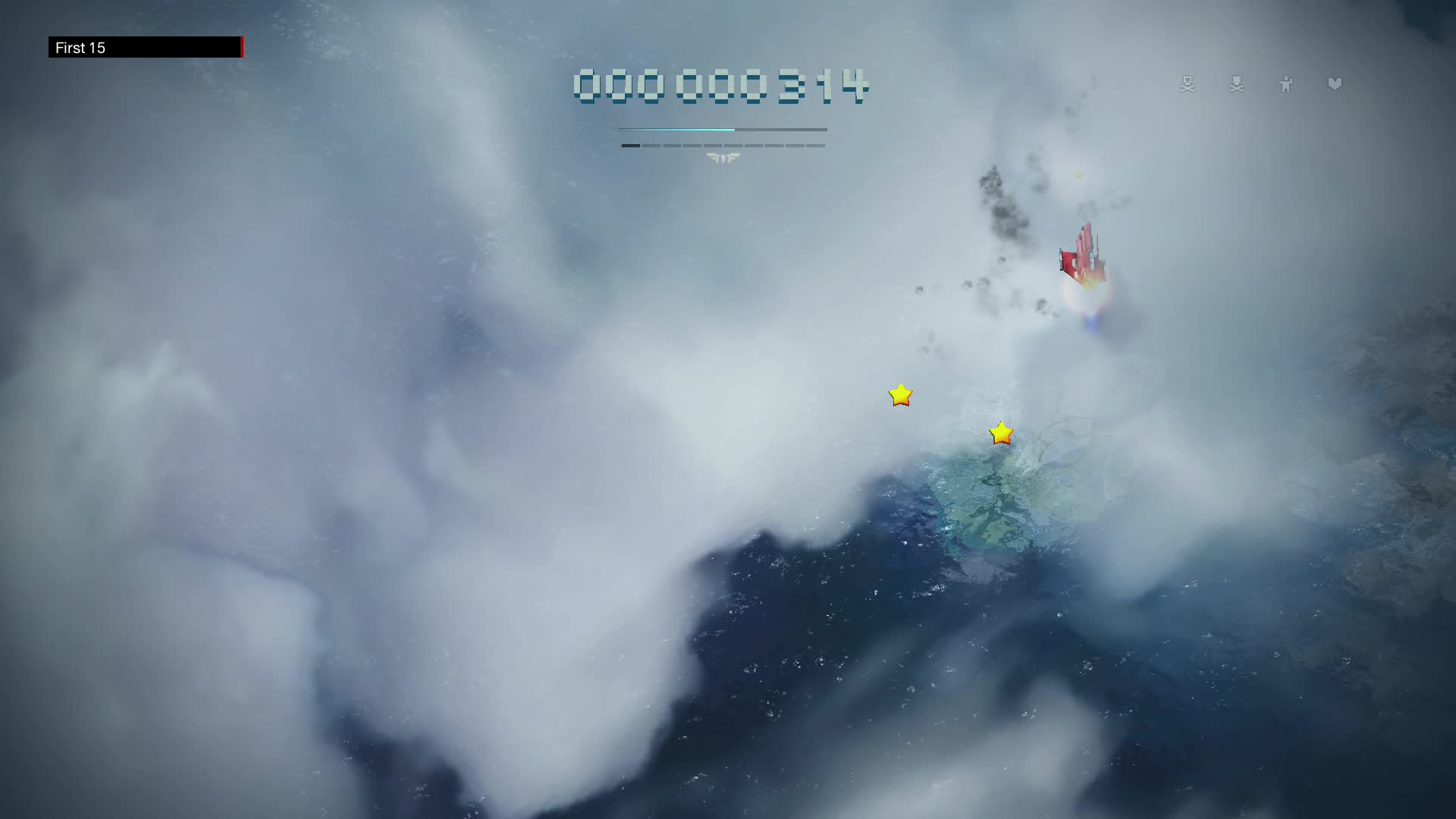
Task: Click the red marker on the First 15 banner
Action: (x=242, y=48)
